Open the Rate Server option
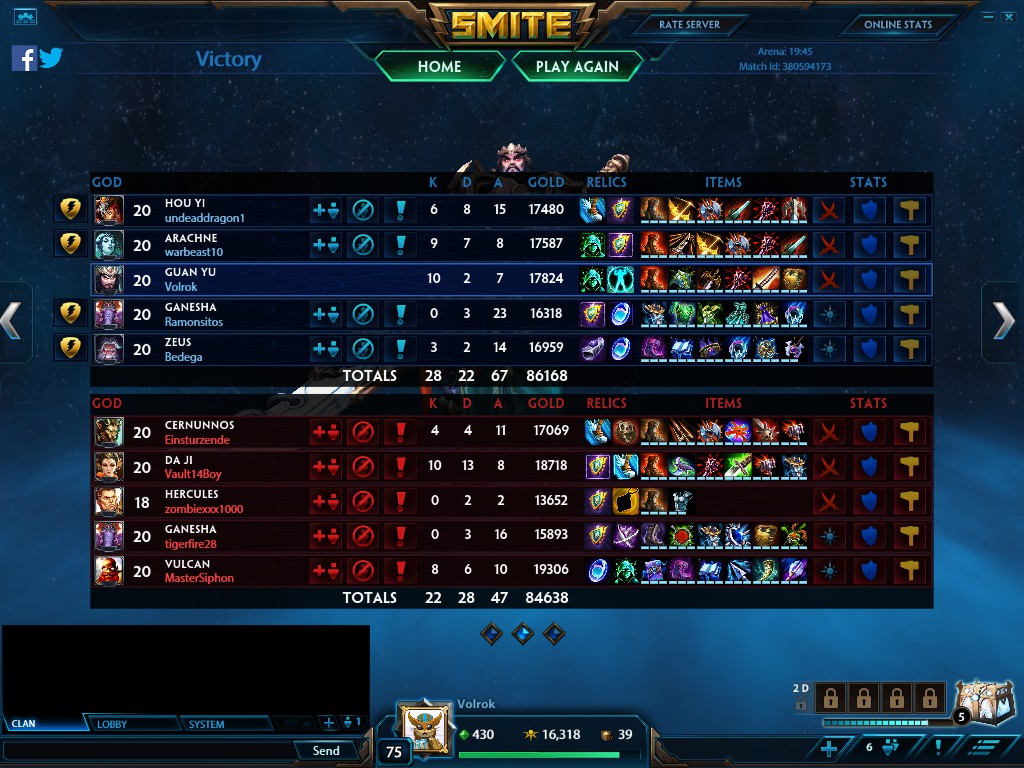 point(690,24)
